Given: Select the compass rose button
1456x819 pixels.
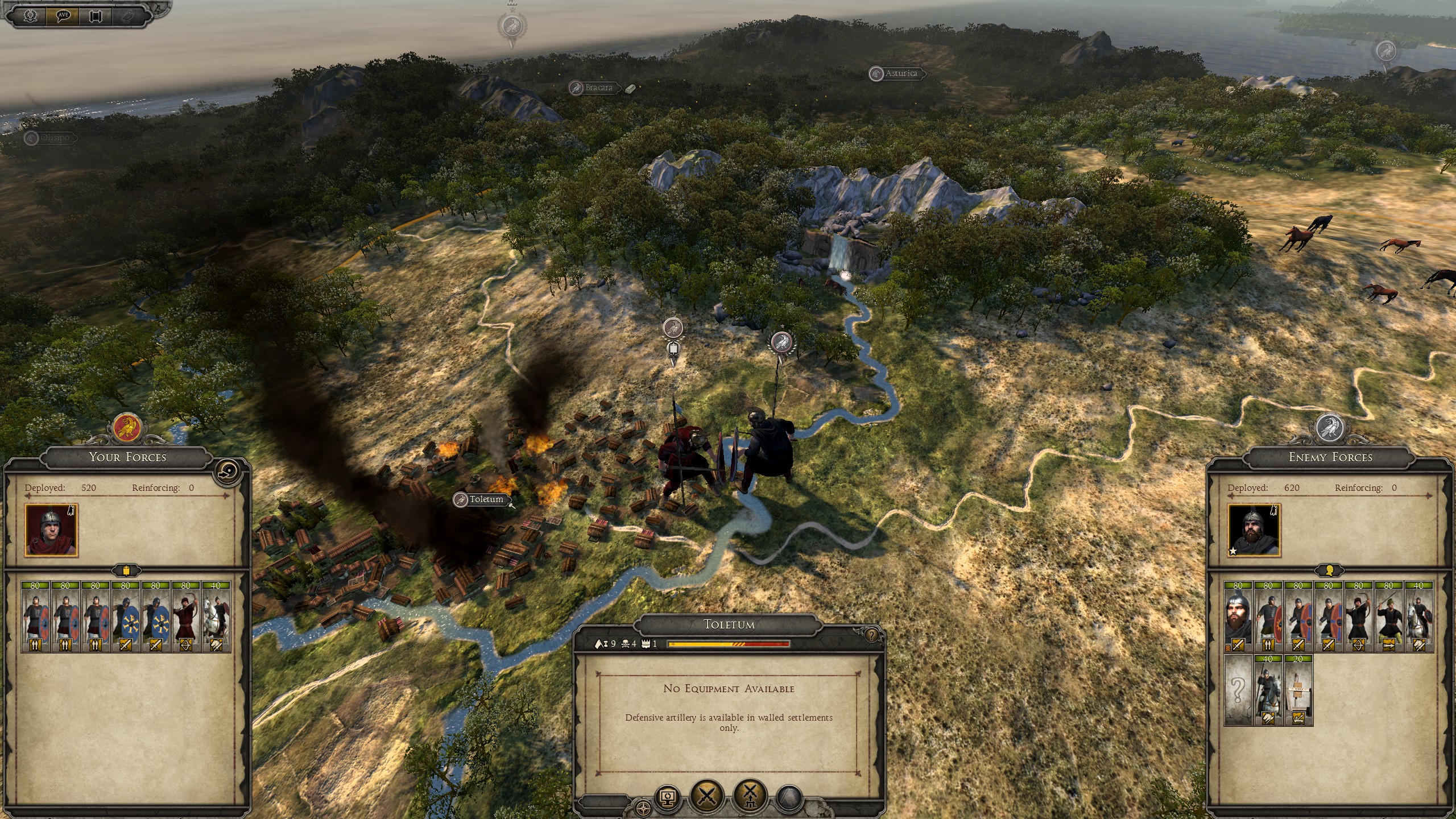Looking at the screenshot, I should pyautogui.click(x=643, y=808).
